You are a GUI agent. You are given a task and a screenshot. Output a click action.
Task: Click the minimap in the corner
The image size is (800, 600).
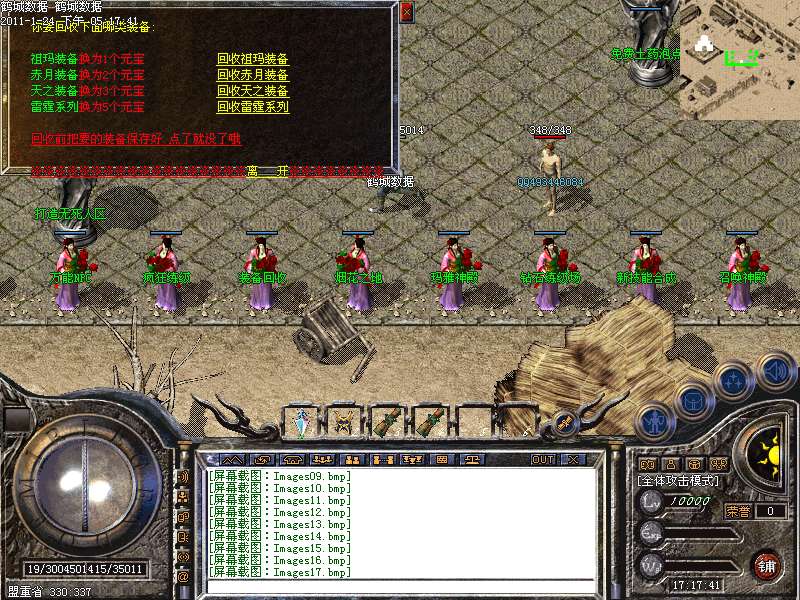pos(739,60)
